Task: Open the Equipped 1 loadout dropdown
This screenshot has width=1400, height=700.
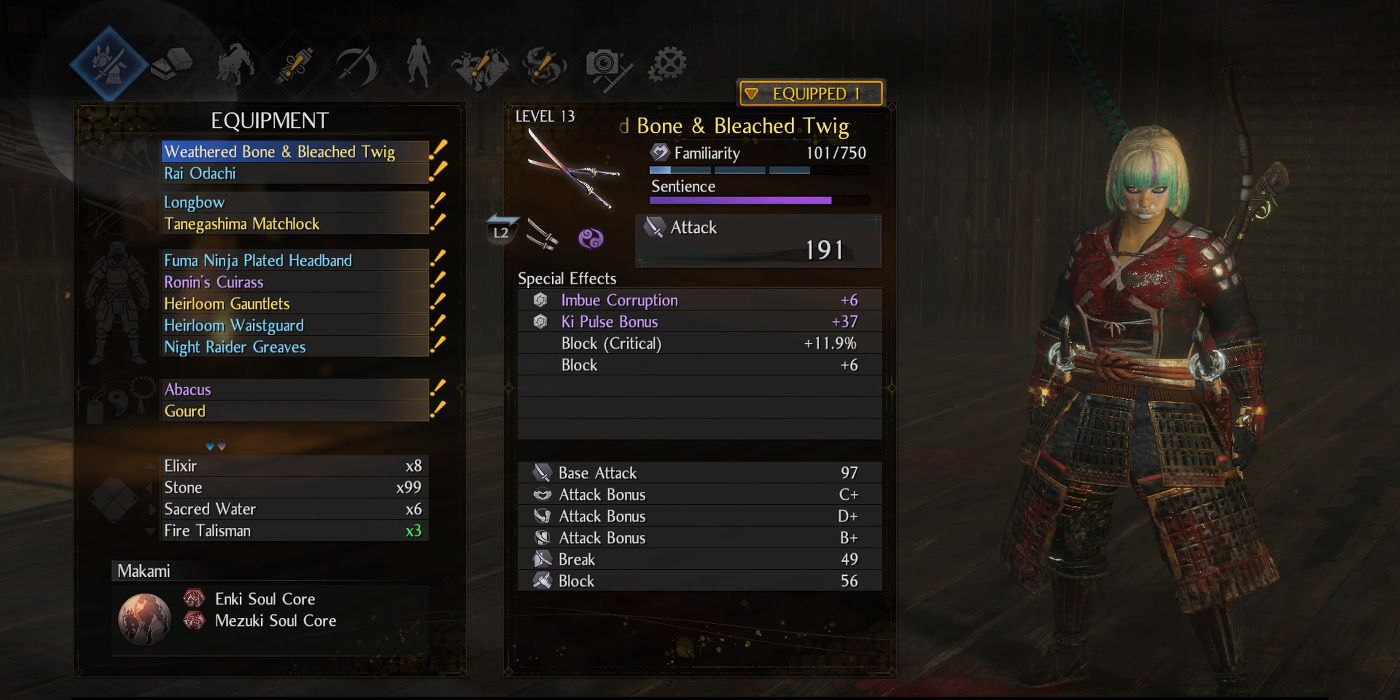Action: click(810, 94)
